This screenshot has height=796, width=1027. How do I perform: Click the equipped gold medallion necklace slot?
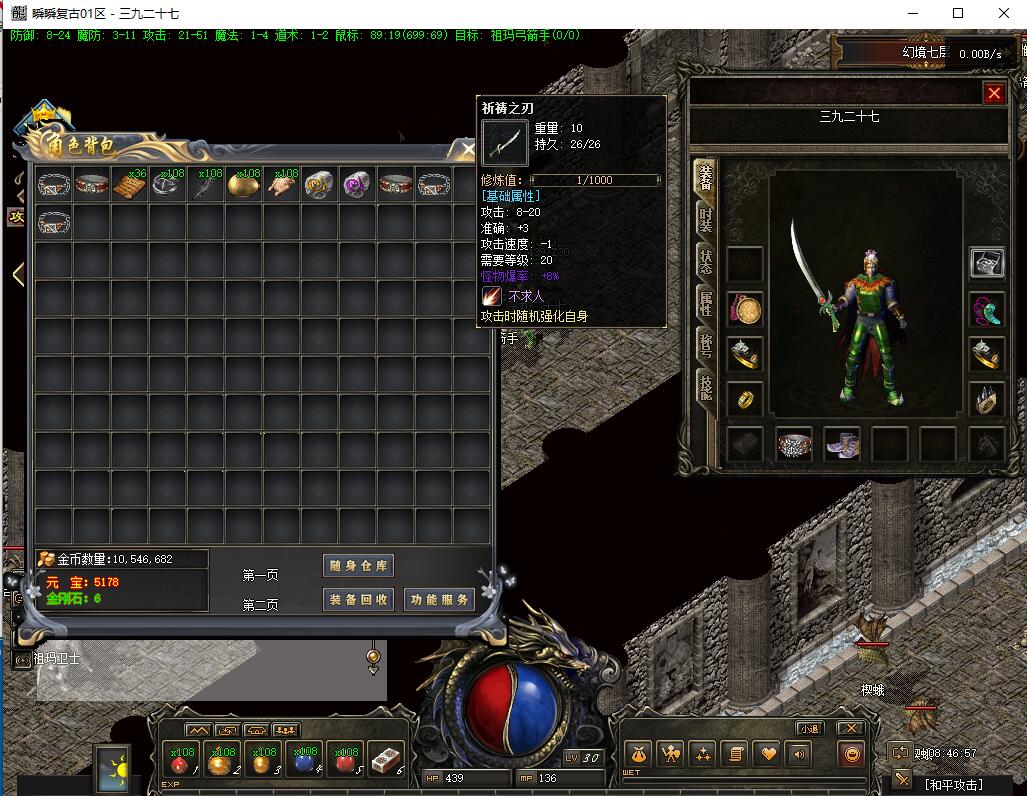click(x=745, y=310)
